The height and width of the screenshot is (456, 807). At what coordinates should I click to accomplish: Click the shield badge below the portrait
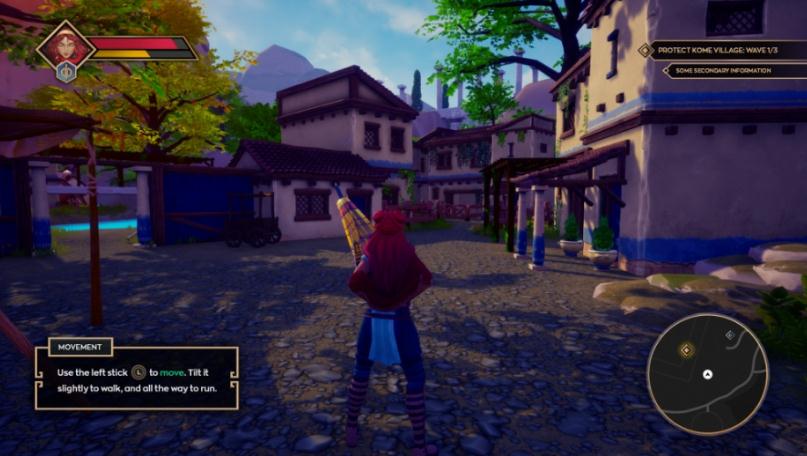click(x=66, y=72)
